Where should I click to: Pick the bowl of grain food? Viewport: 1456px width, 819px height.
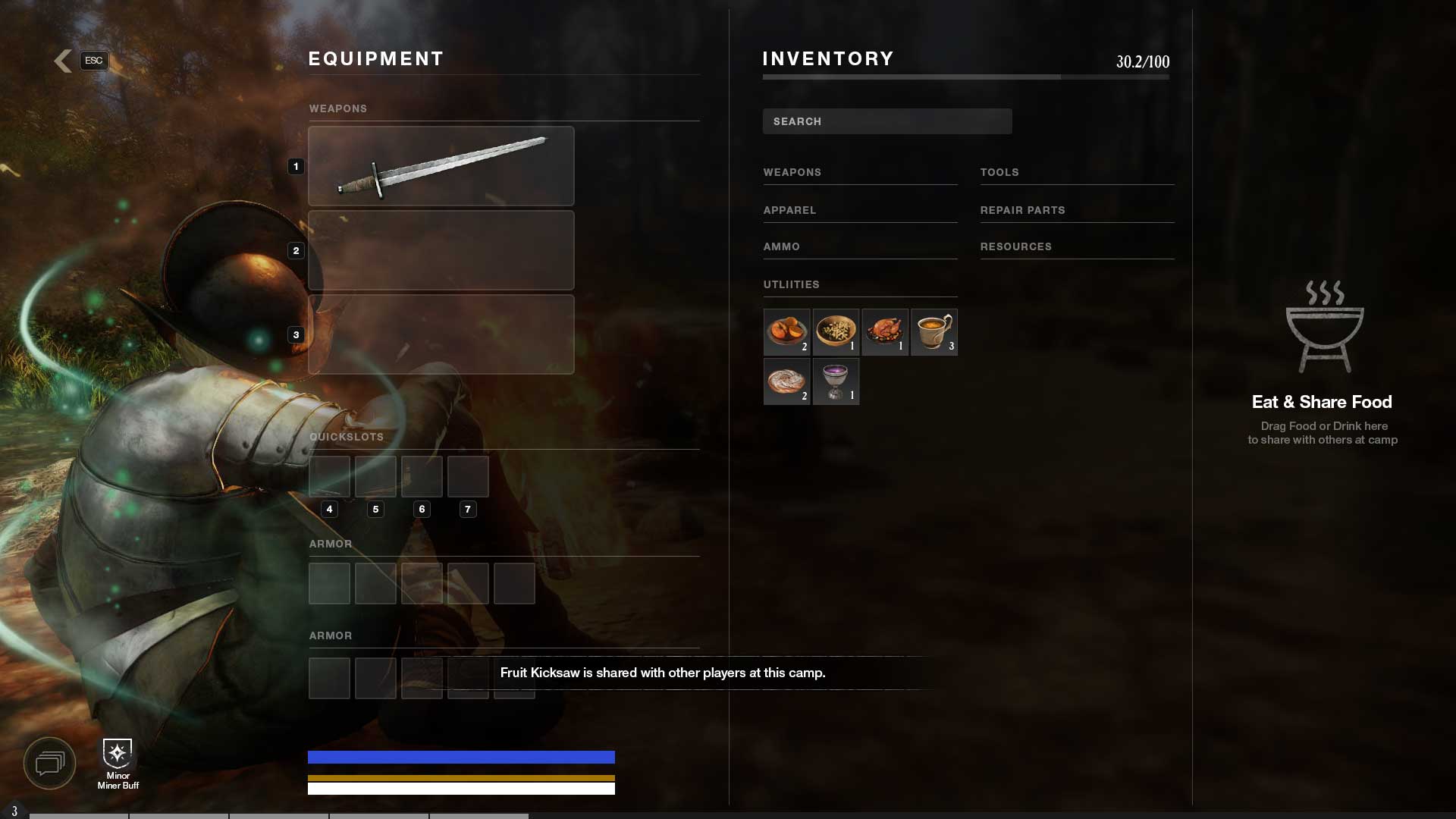[836, 331]
